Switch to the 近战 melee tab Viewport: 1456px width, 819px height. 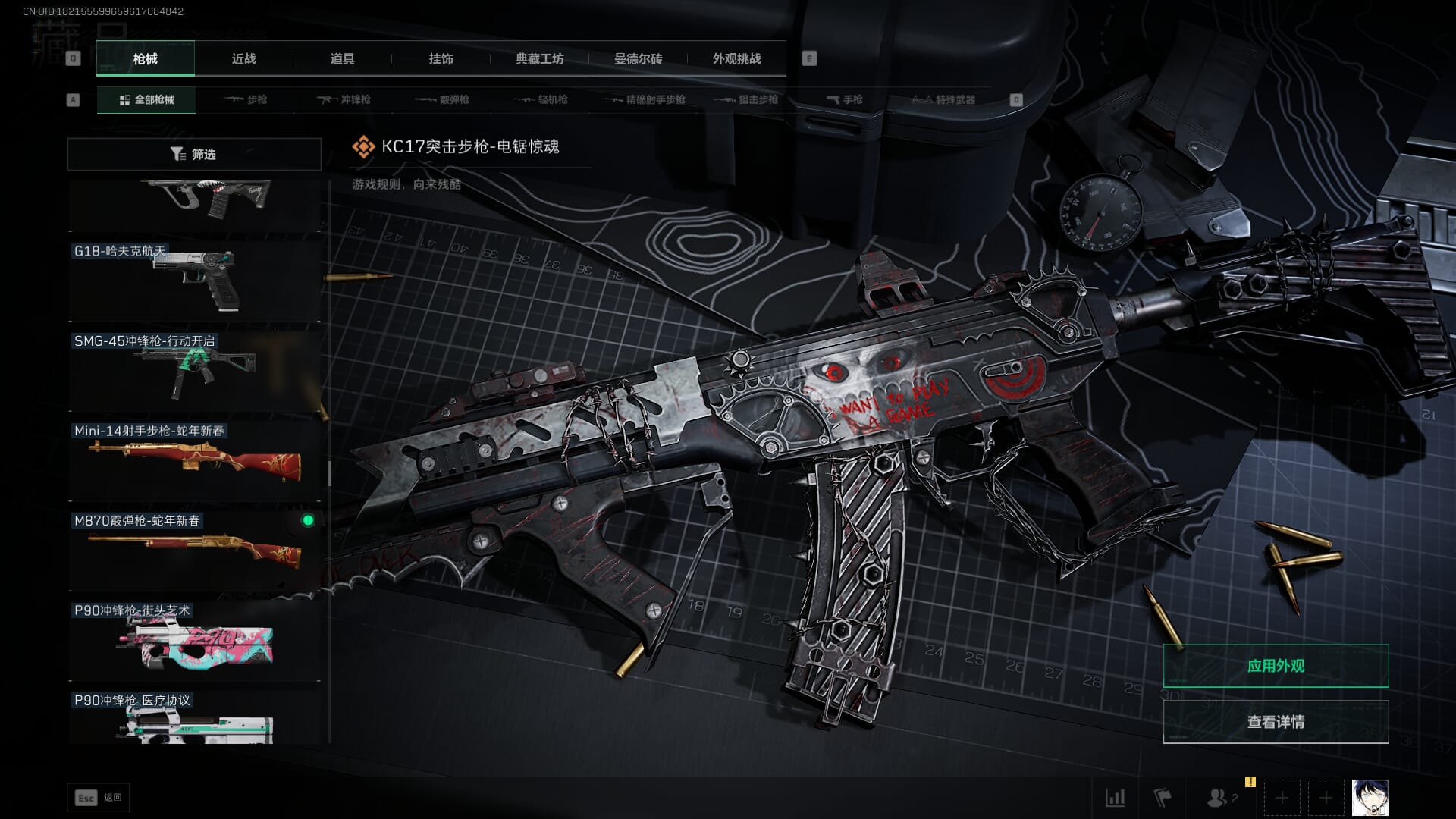[x=243, y=59]
